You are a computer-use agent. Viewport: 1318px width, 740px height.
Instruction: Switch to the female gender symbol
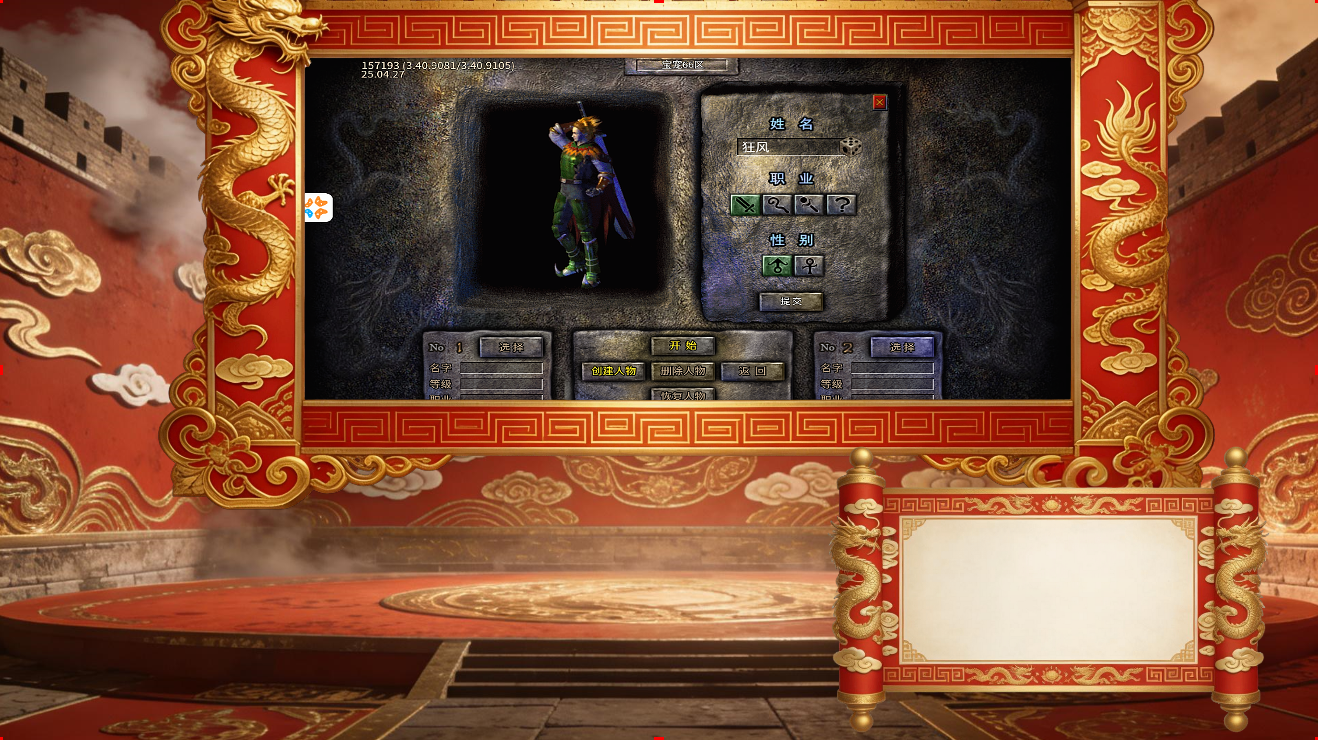[809, 266]
